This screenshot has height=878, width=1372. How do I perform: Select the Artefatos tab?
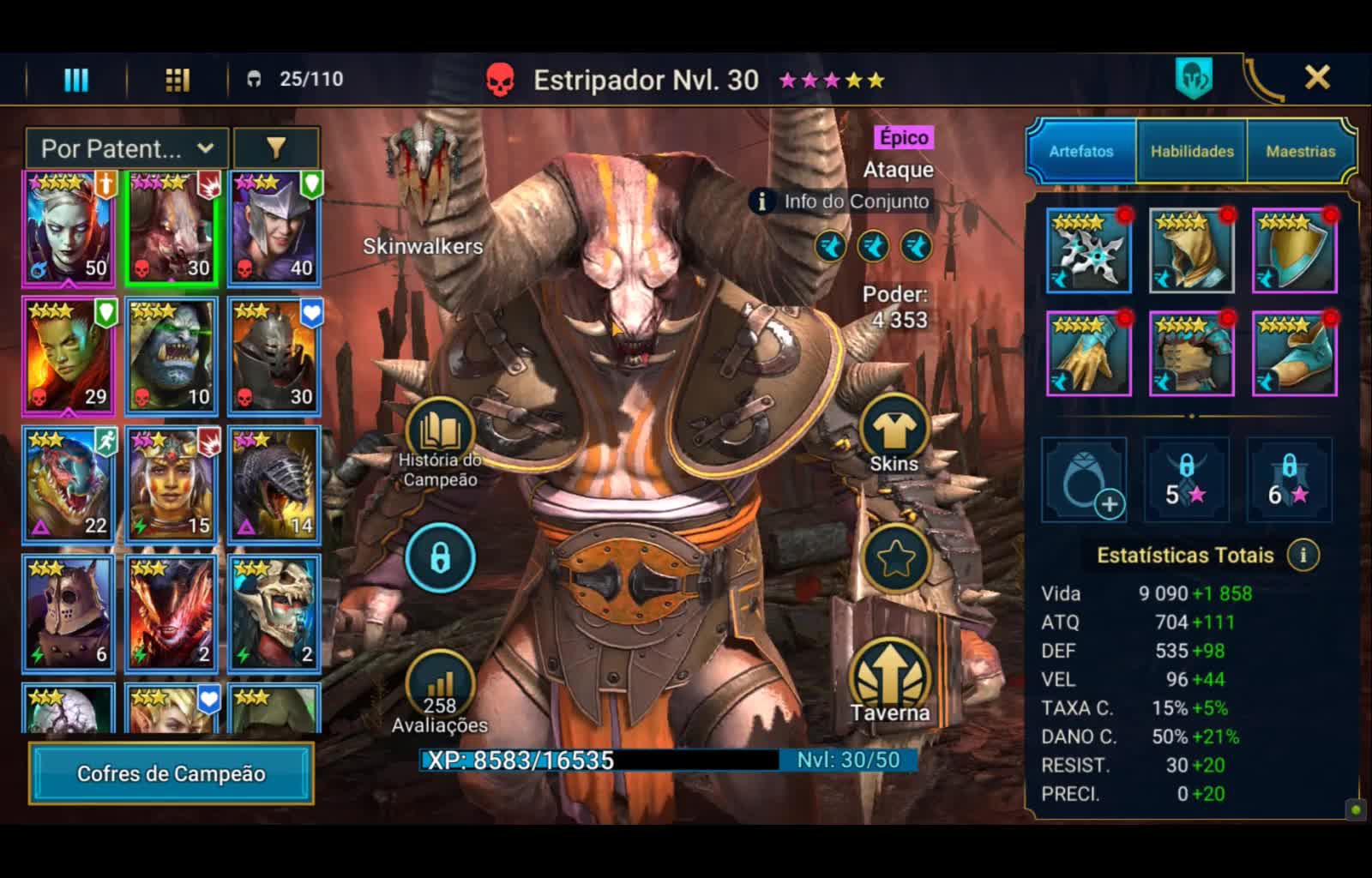1081,151
